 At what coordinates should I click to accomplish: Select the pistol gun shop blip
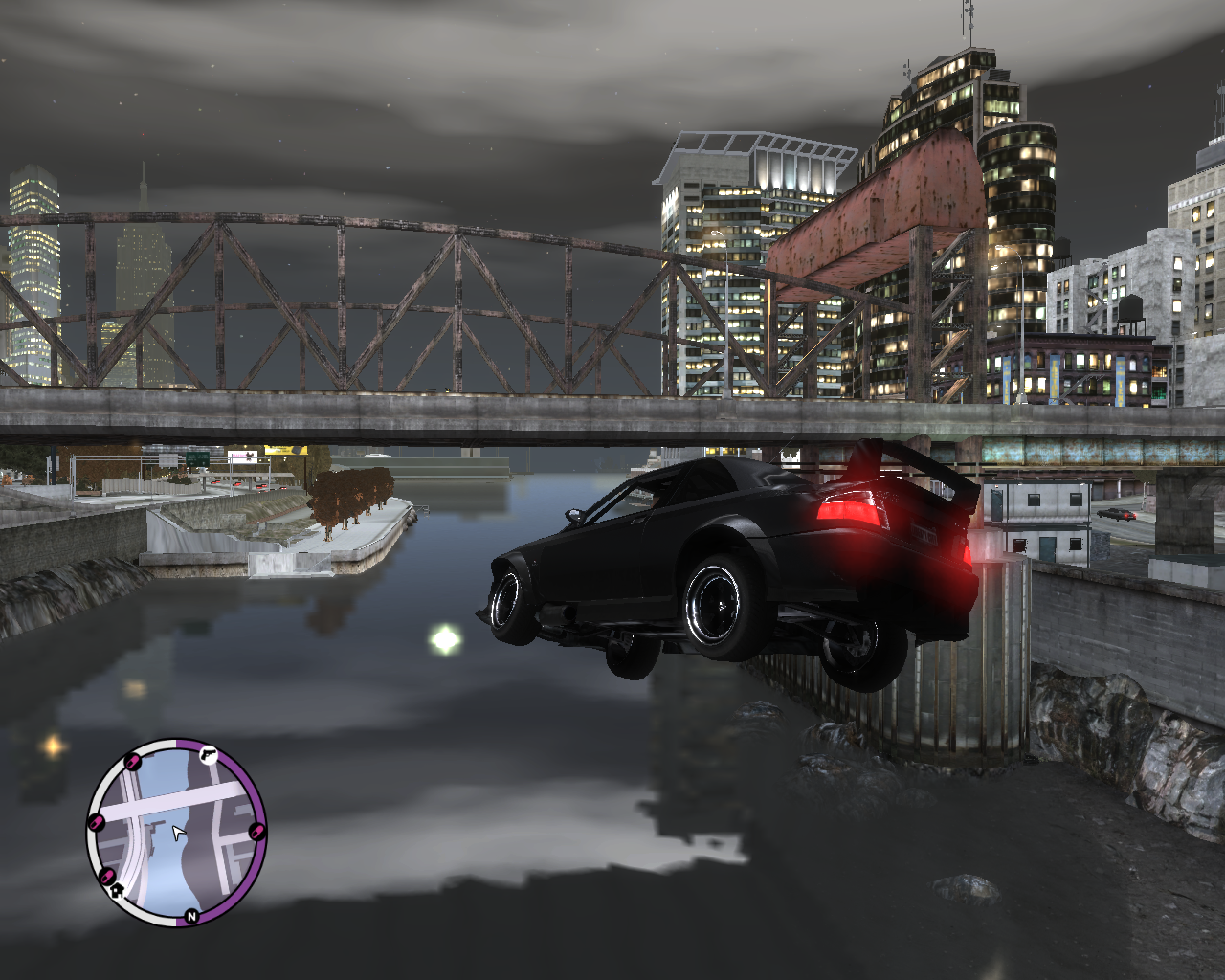point(208,756)
